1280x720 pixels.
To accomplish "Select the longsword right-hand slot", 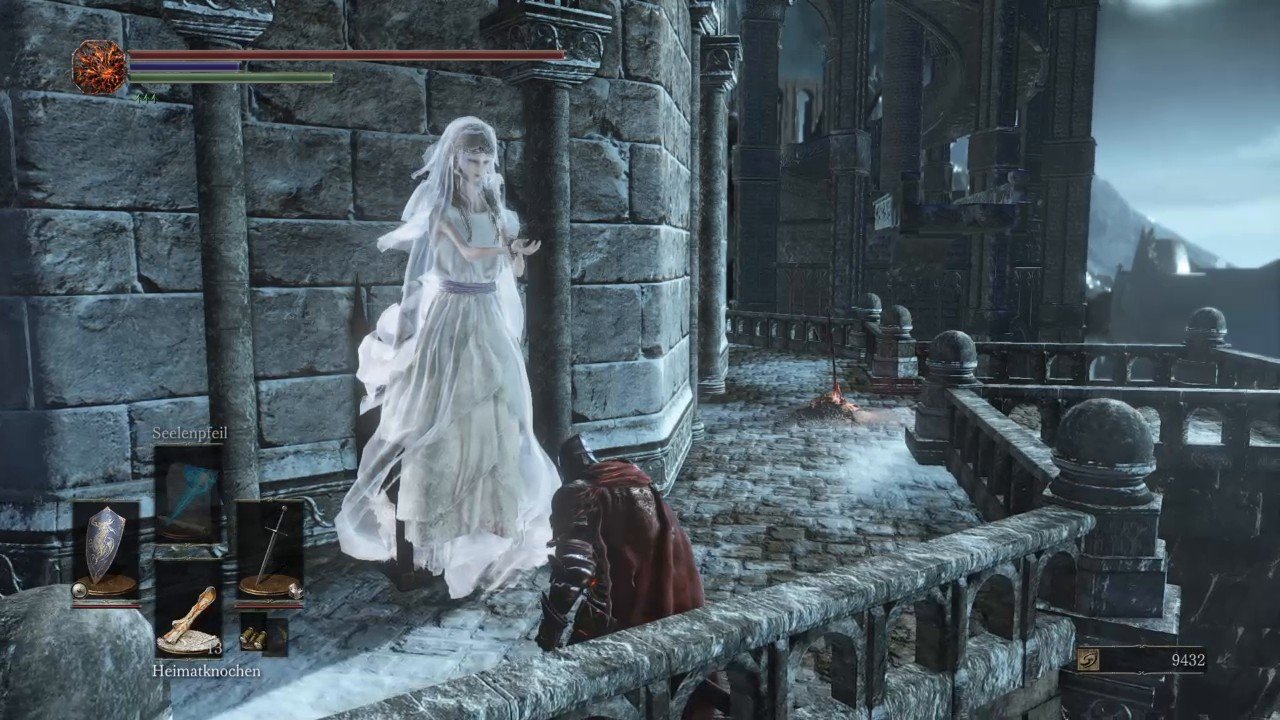I will [269, 548].
